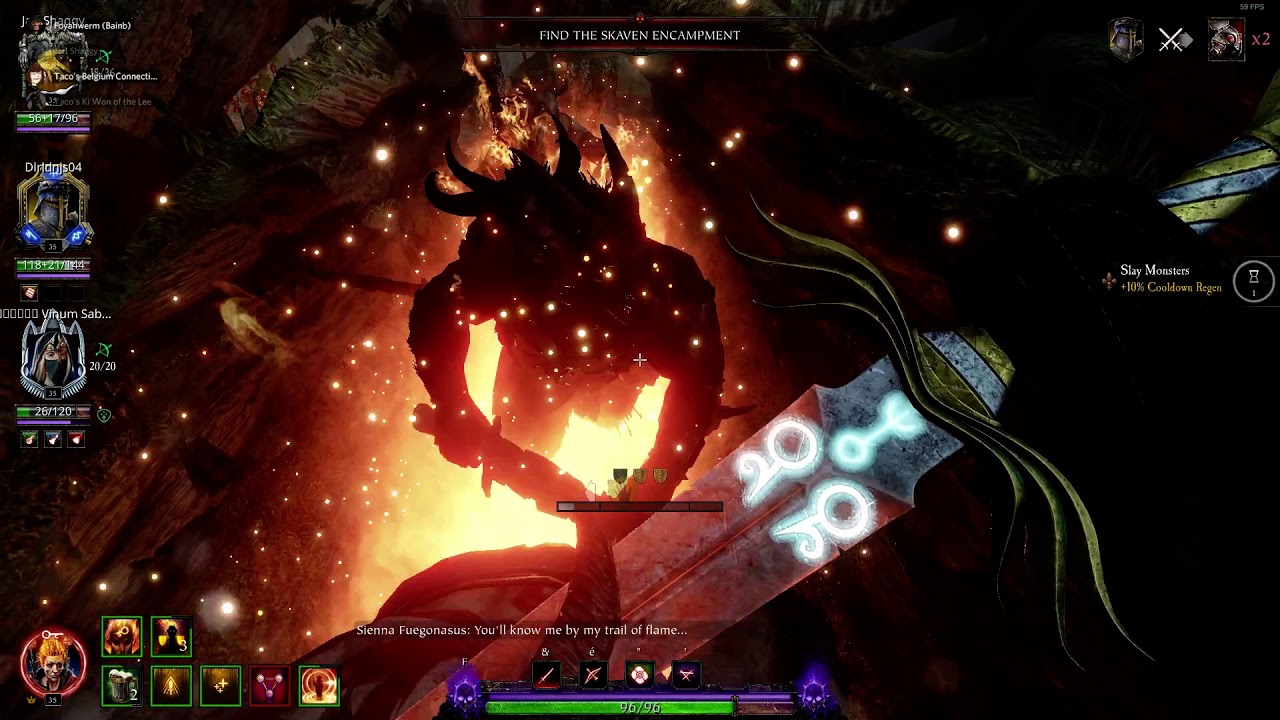Switch to the ranged bow weapon slot
Viewport: 1280px width, 720px height.
pos(592,676)
